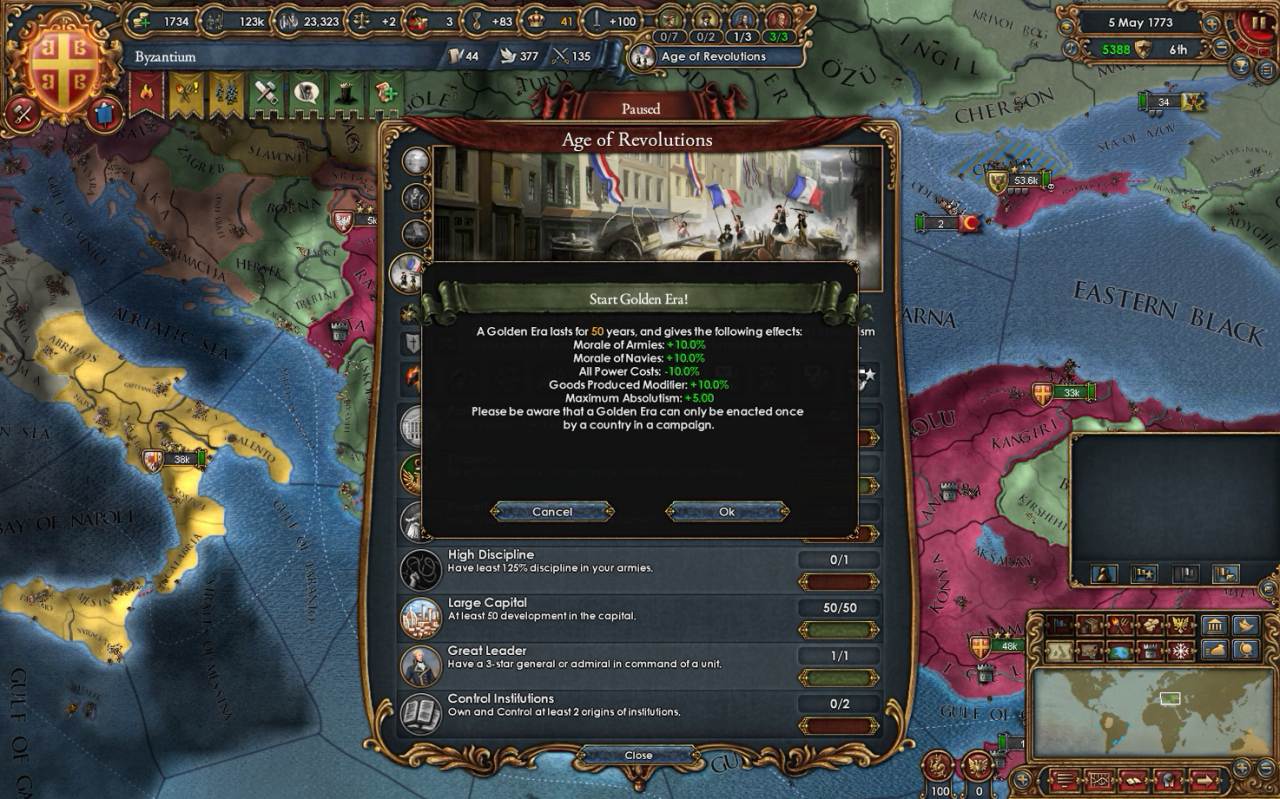Viewport: 1280px width, 799px height.
Task: Open the production hammer button beside the shield
Action: [23, 113]
